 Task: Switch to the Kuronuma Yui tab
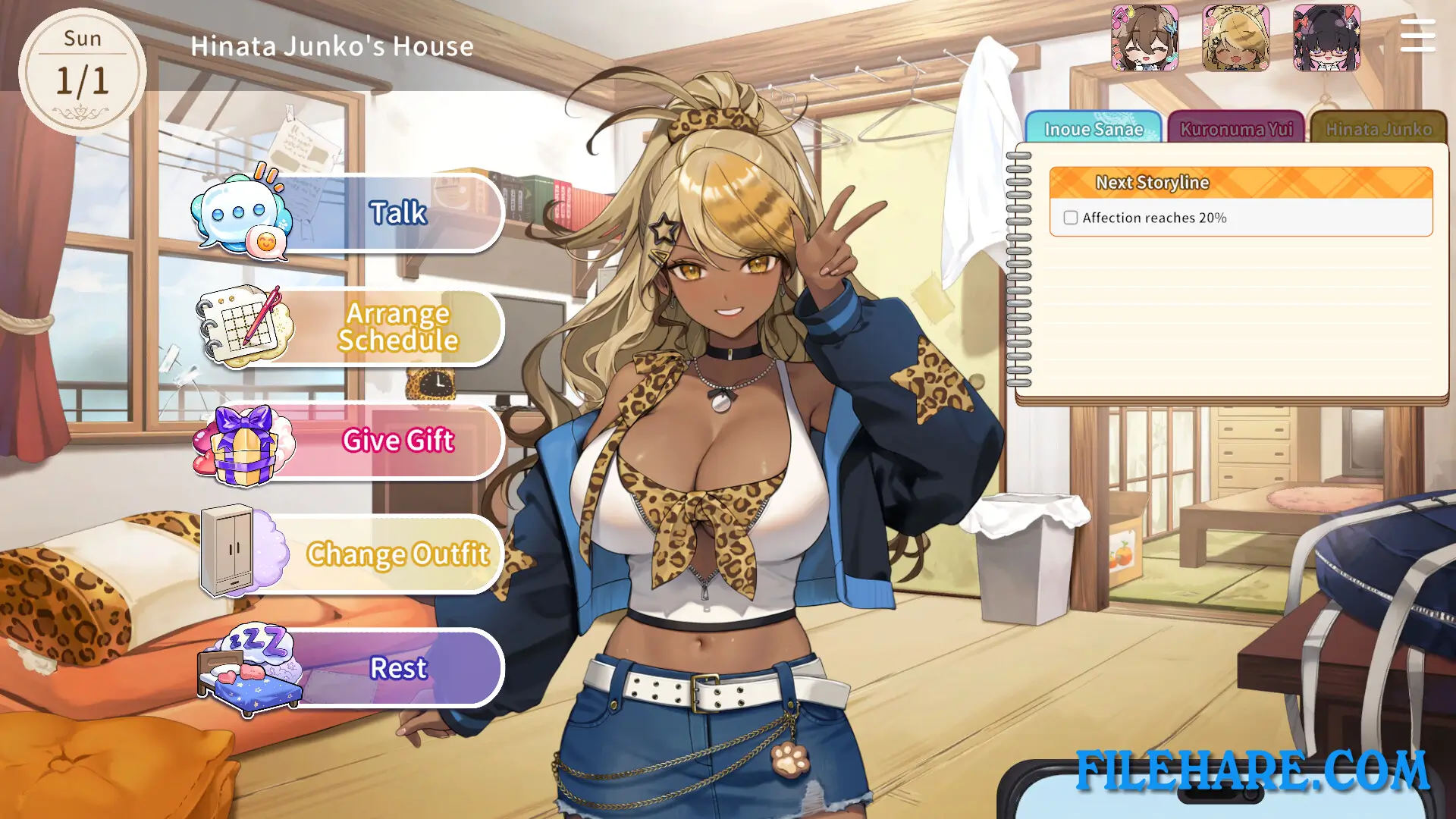tap(1236, 129)
